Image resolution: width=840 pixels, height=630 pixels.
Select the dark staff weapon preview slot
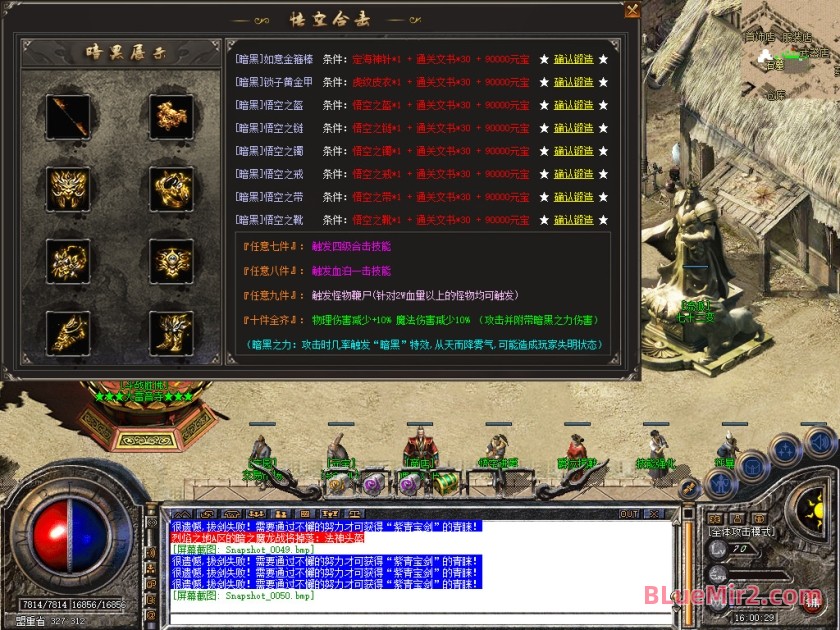click(67, 116)
